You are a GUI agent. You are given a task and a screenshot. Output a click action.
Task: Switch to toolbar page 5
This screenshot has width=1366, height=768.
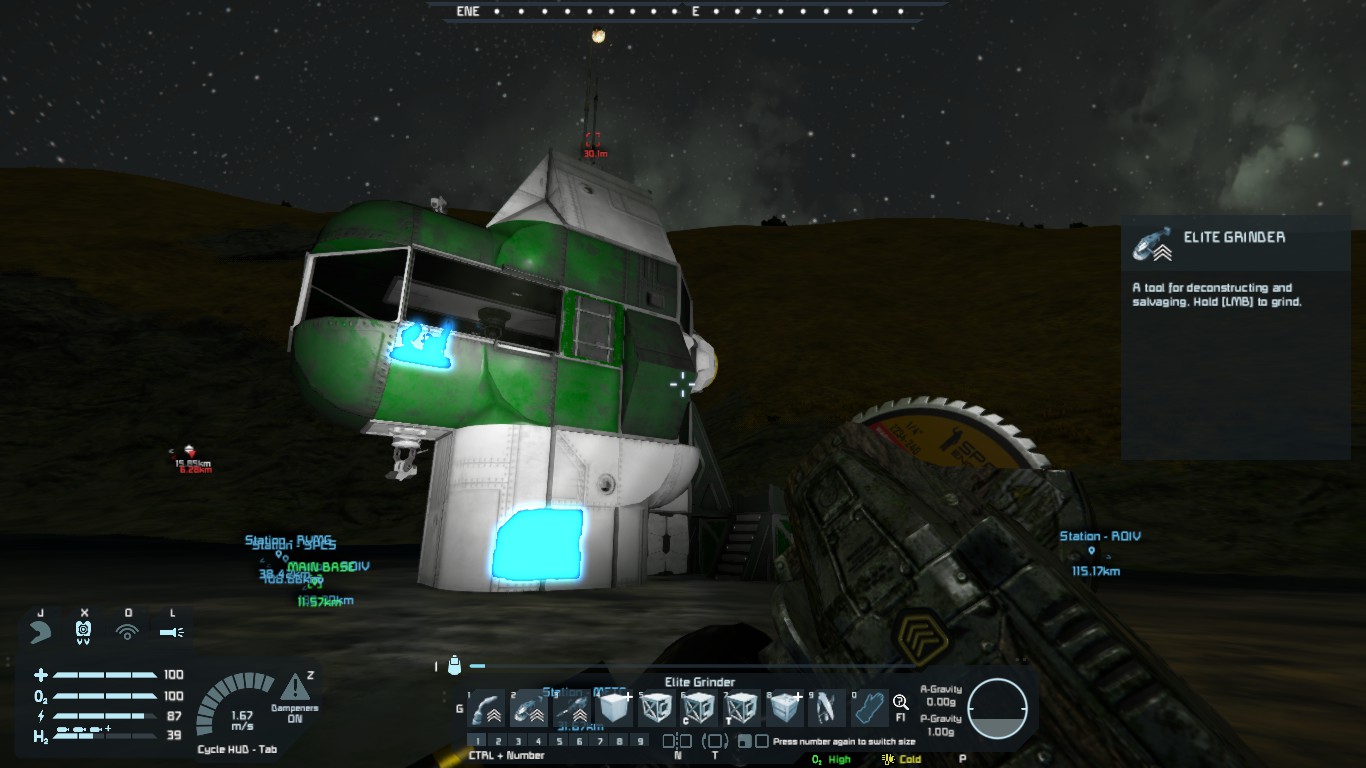[x=559, y=742]
